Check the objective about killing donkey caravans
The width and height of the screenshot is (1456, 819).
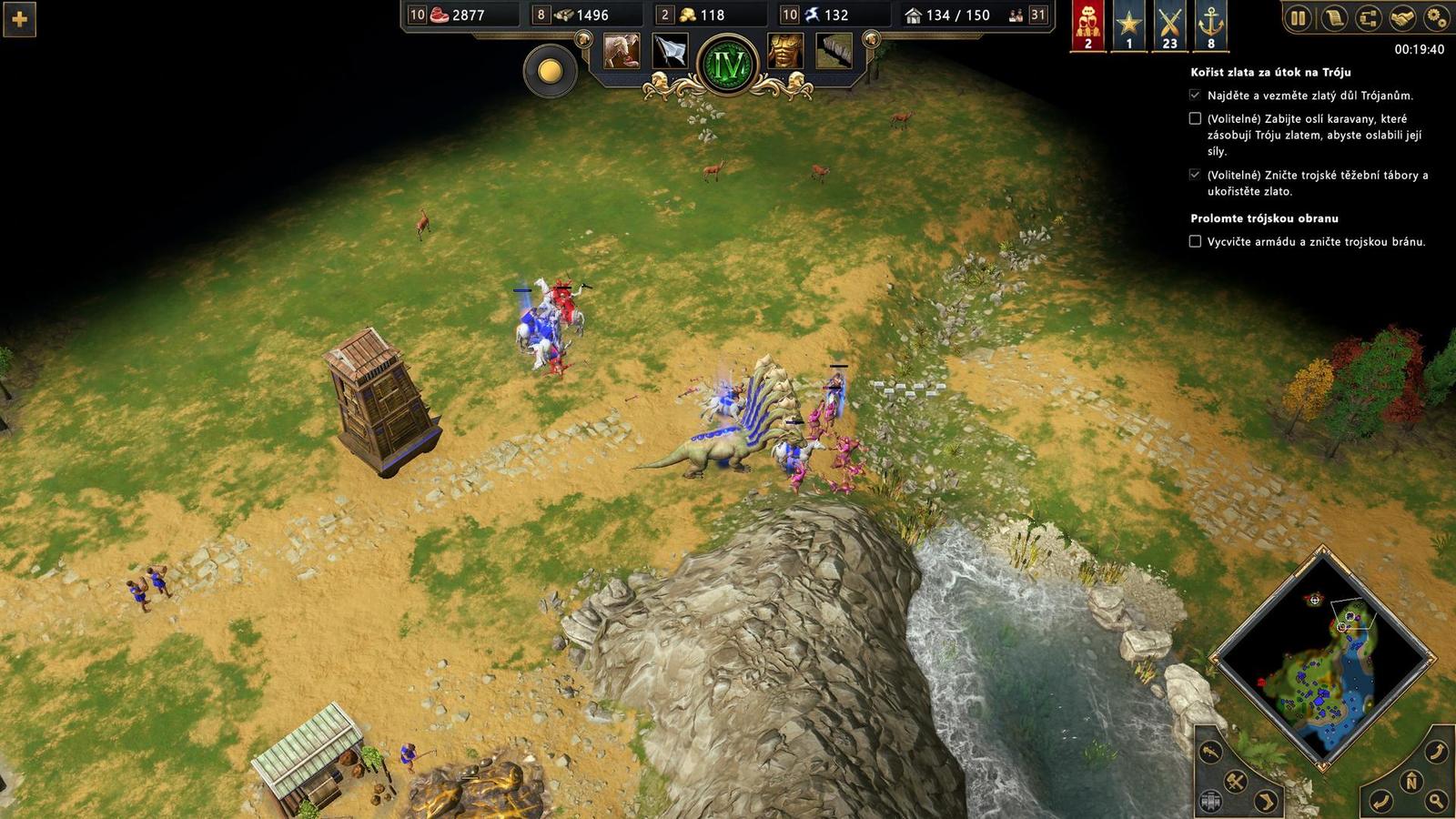click(1193, 118)
